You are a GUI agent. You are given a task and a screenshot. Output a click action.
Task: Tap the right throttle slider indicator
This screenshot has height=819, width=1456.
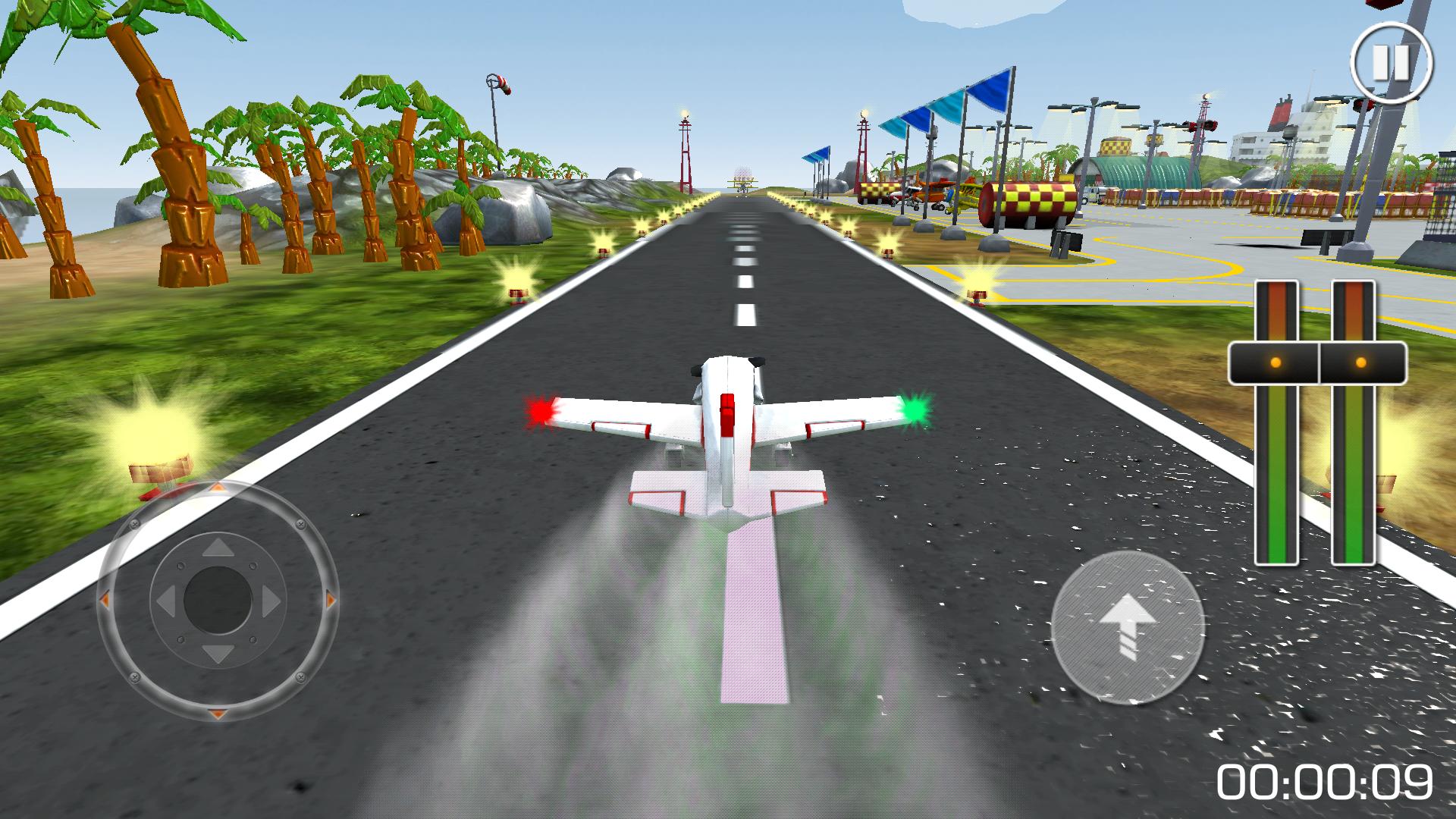tap(1361, 363)
